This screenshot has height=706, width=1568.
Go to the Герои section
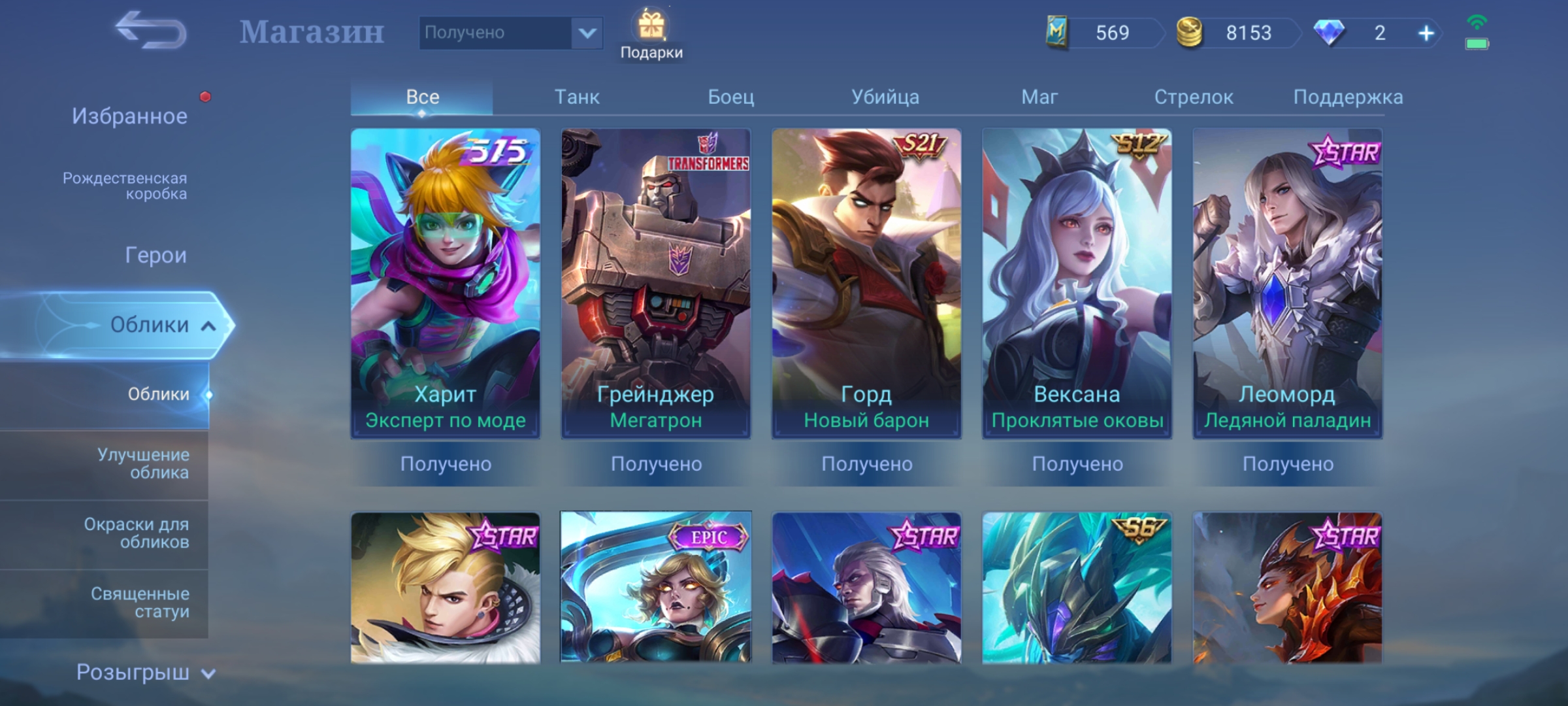[155, 255]
